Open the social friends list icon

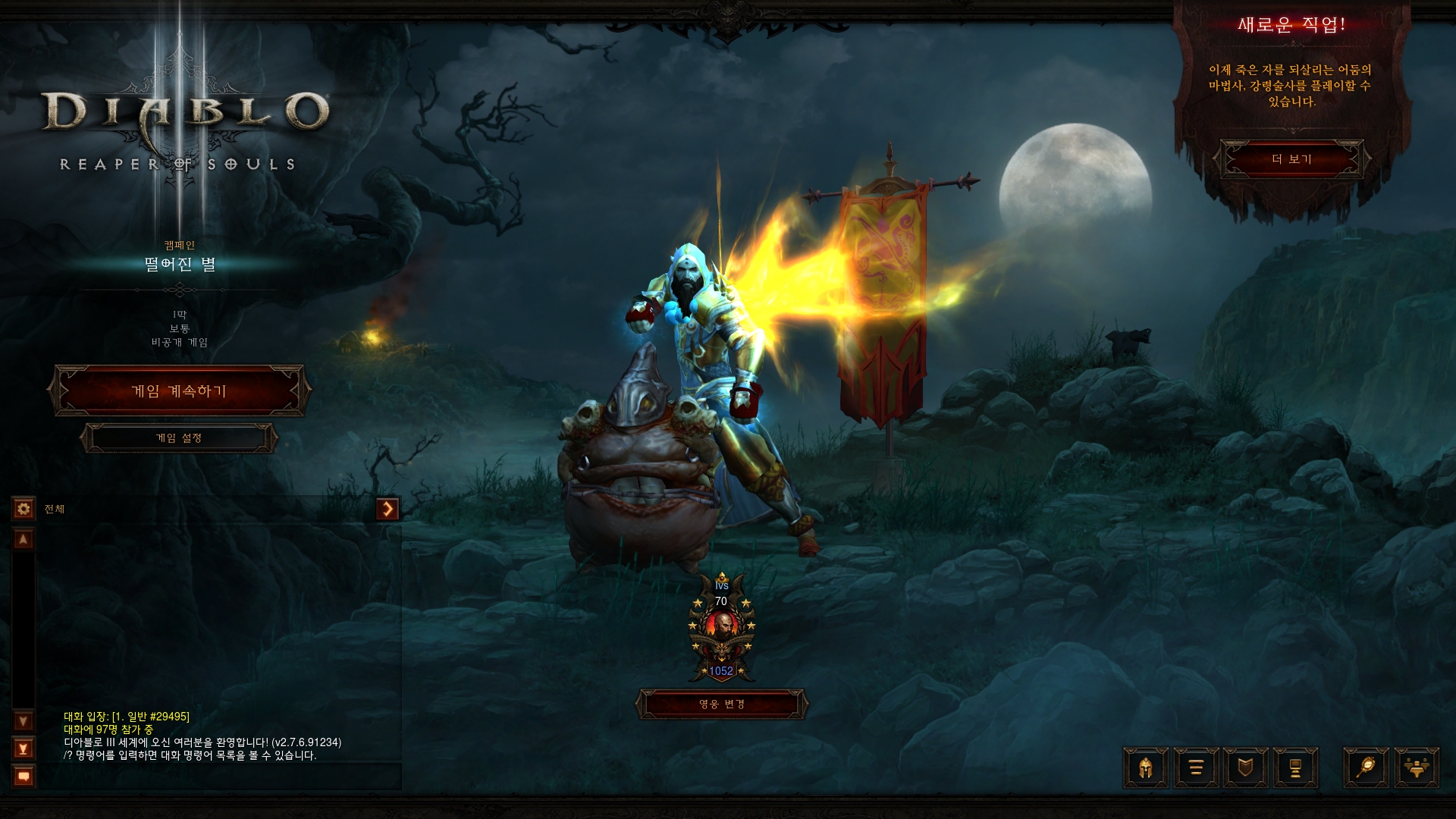(x=1416, y=768)
